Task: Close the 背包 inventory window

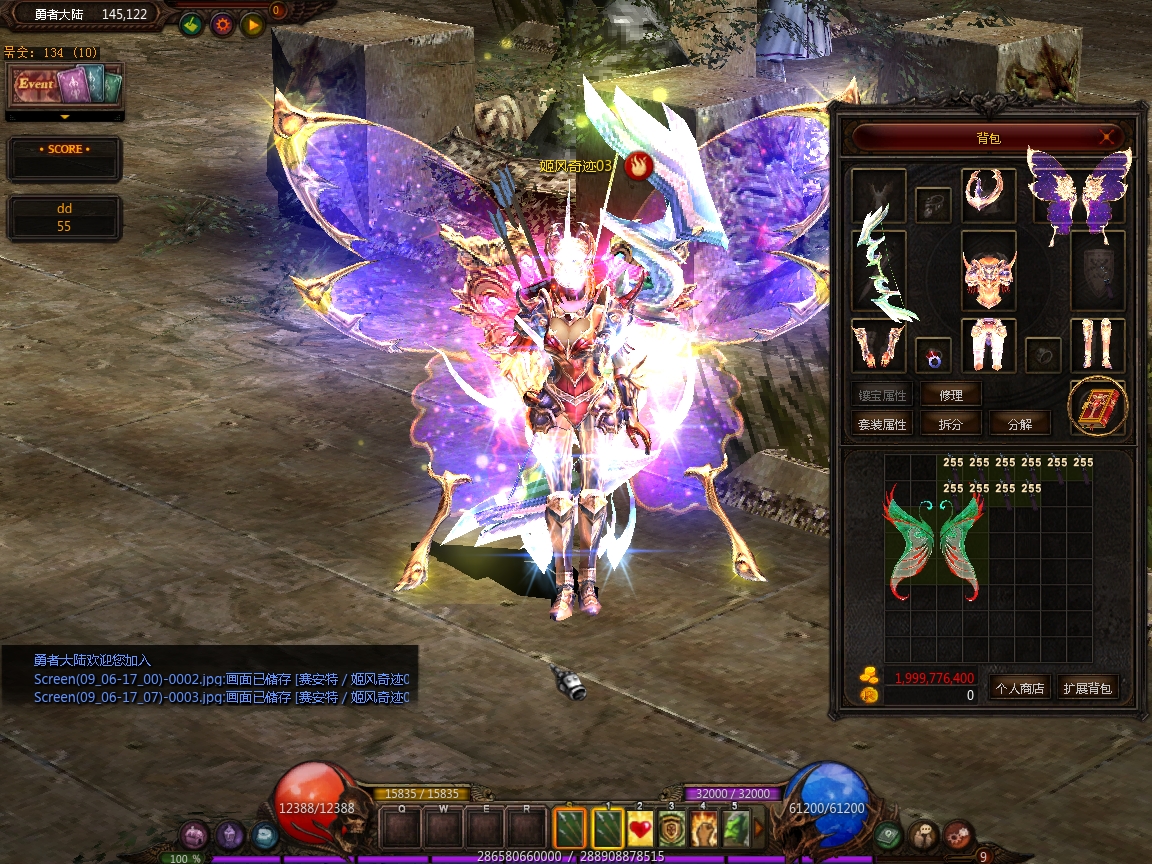Action: [1107, 137]
